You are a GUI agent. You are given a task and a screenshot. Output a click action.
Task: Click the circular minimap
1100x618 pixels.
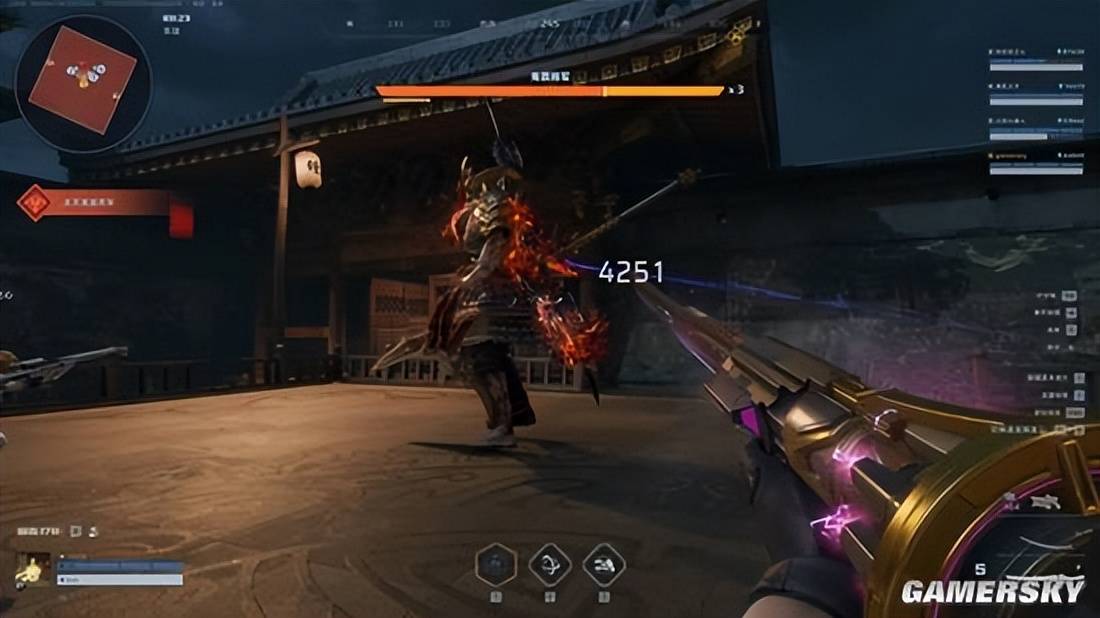click(83, 82)
